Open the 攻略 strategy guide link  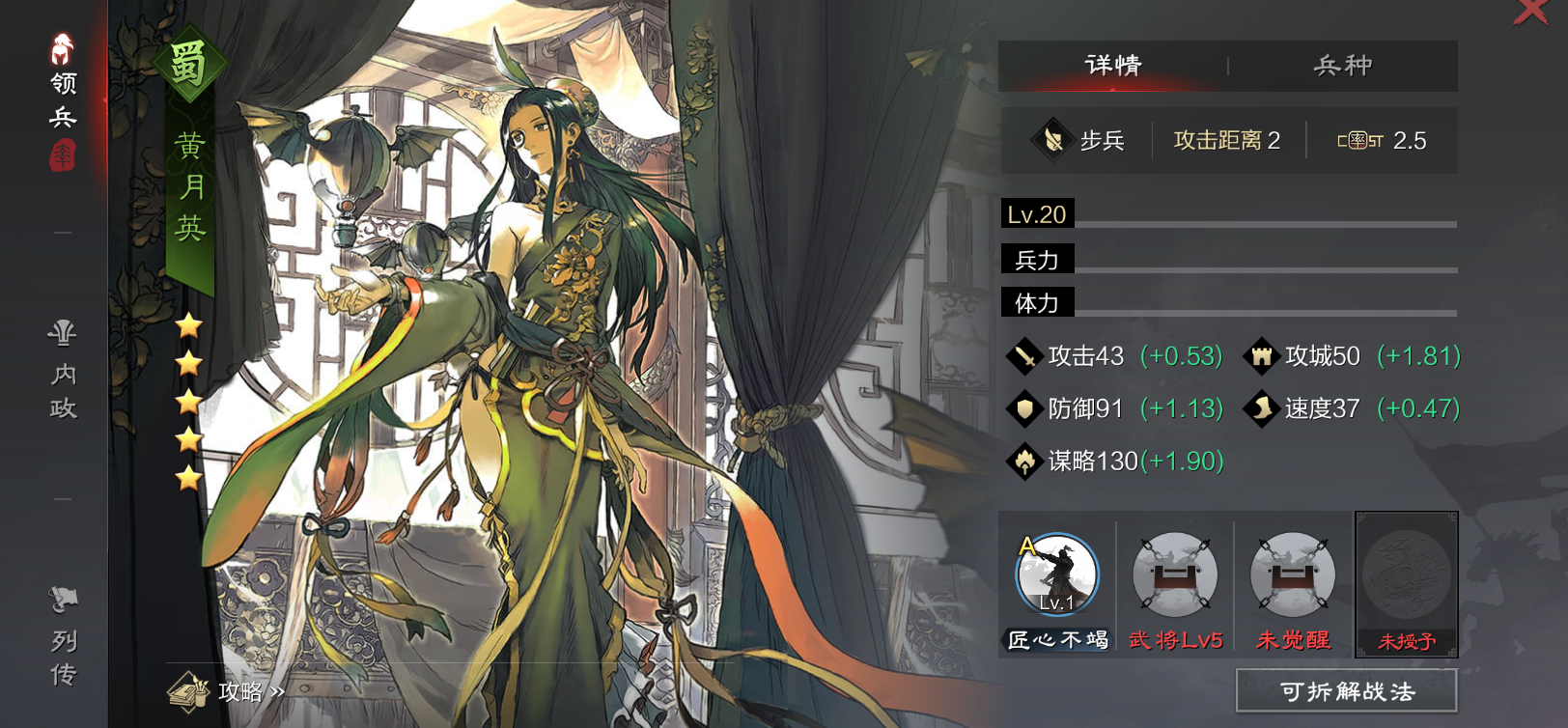[227, 690]
